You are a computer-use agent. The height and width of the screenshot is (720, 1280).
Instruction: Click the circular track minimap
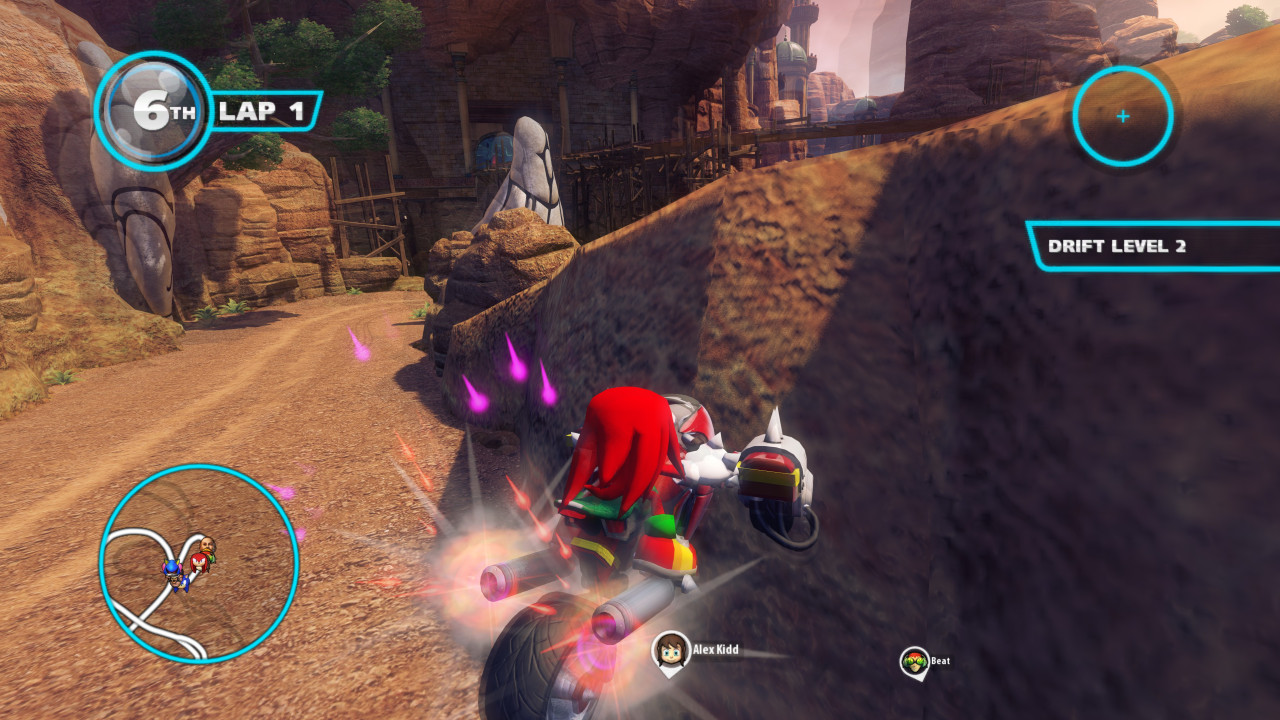(199, 563)
